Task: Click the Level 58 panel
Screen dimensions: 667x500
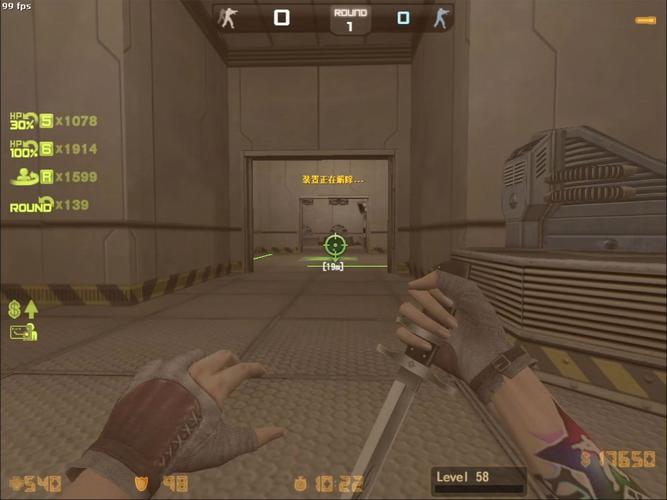Action: (478, 479)
